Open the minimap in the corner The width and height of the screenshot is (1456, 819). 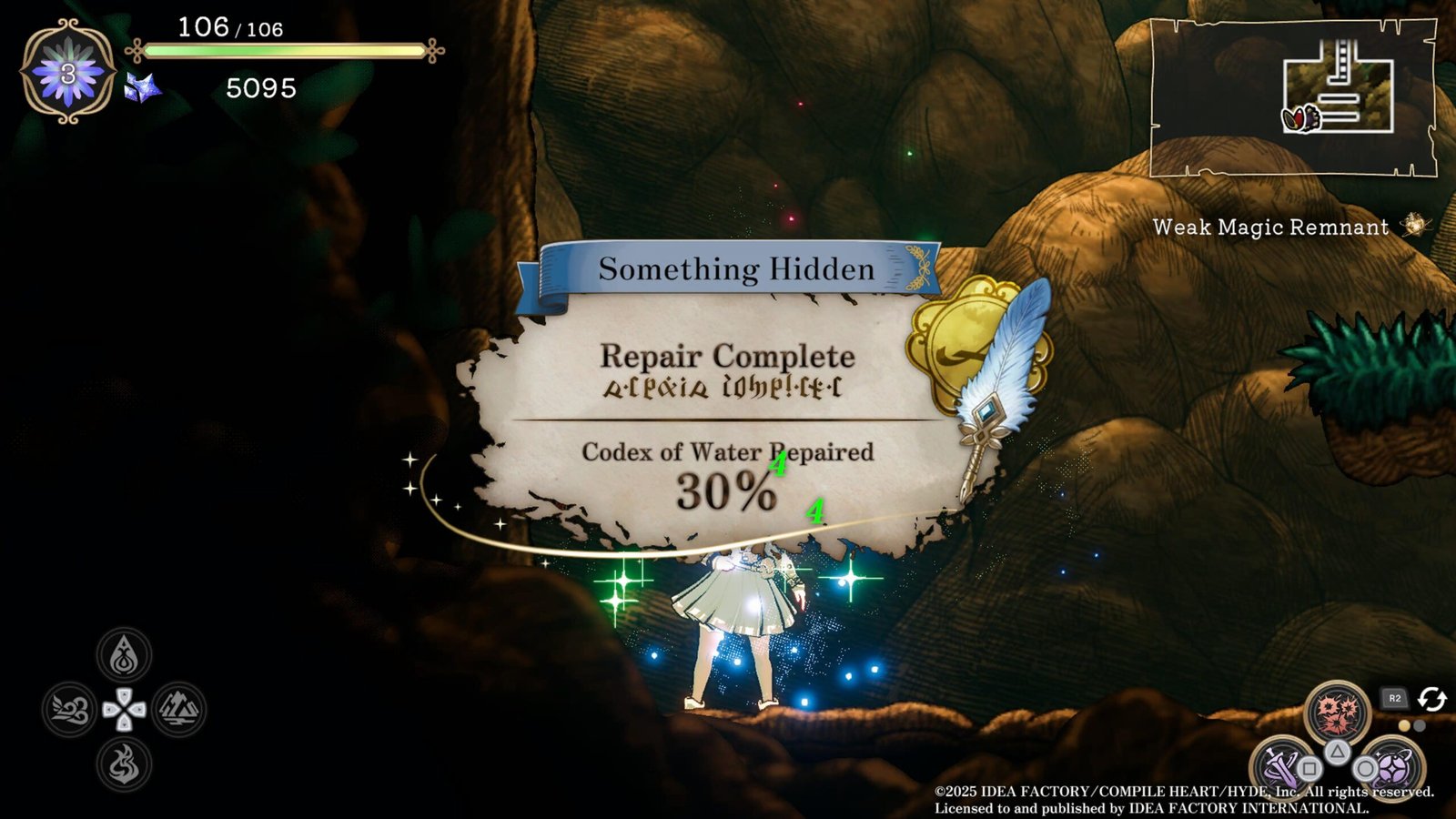(x=1292, y=97)
